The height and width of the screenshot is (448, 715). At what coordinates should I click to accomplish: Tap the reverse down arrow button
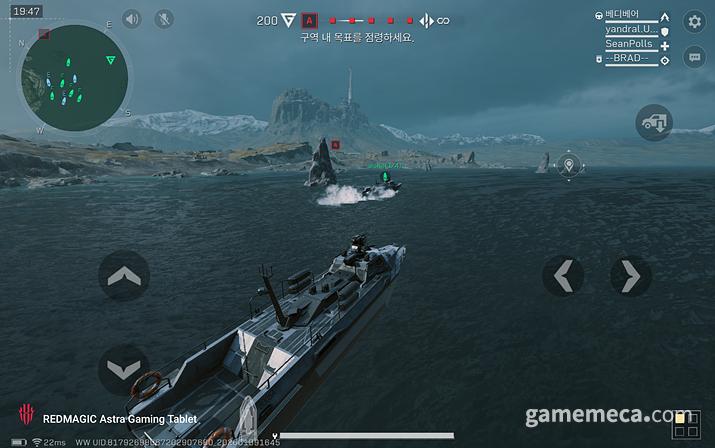(124, 369)
